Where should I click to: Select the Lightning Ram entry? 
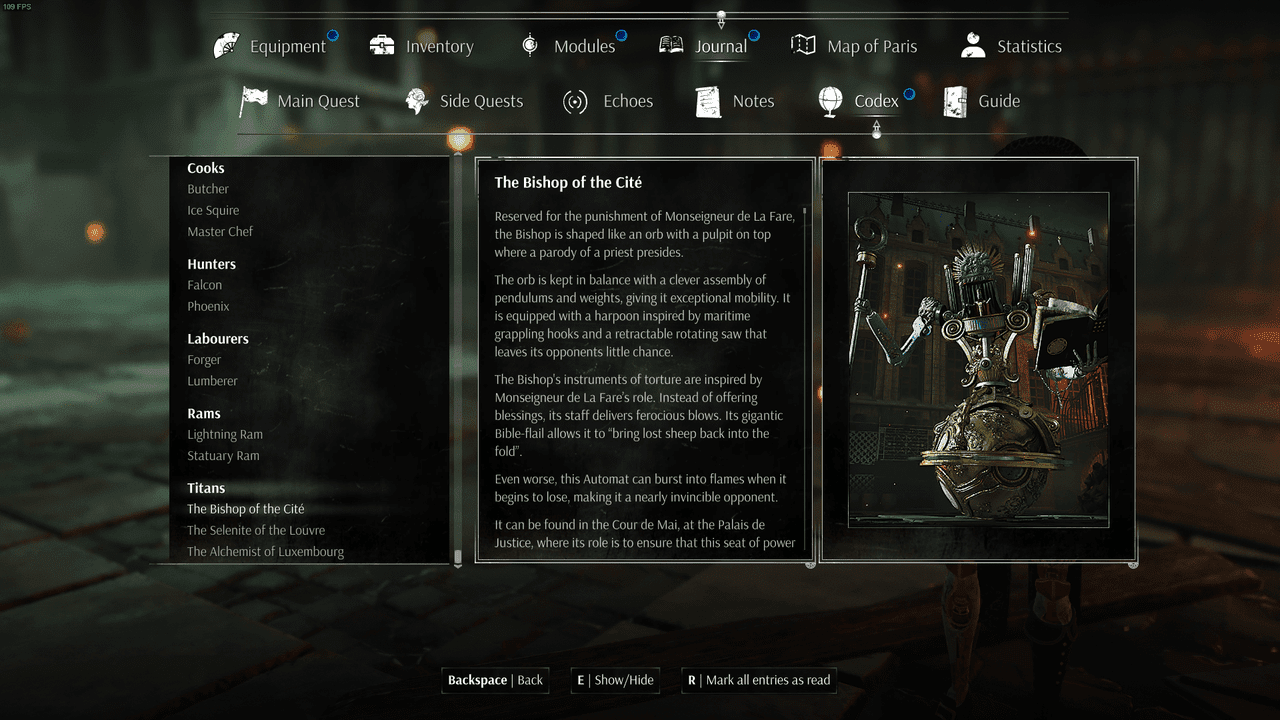click(225, 434)
